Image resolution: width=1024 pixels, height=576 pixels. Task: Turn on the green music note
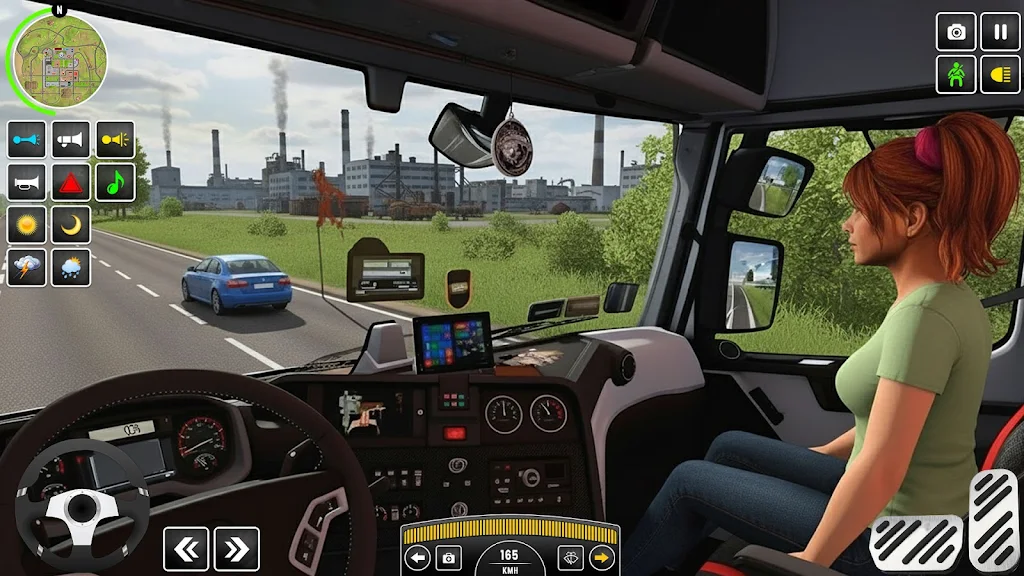coord(115,182)
